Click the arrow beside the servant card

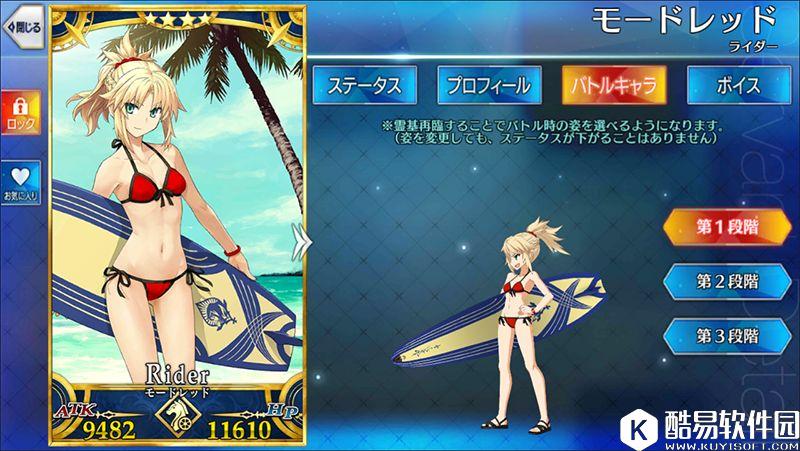tap(297, 237)
